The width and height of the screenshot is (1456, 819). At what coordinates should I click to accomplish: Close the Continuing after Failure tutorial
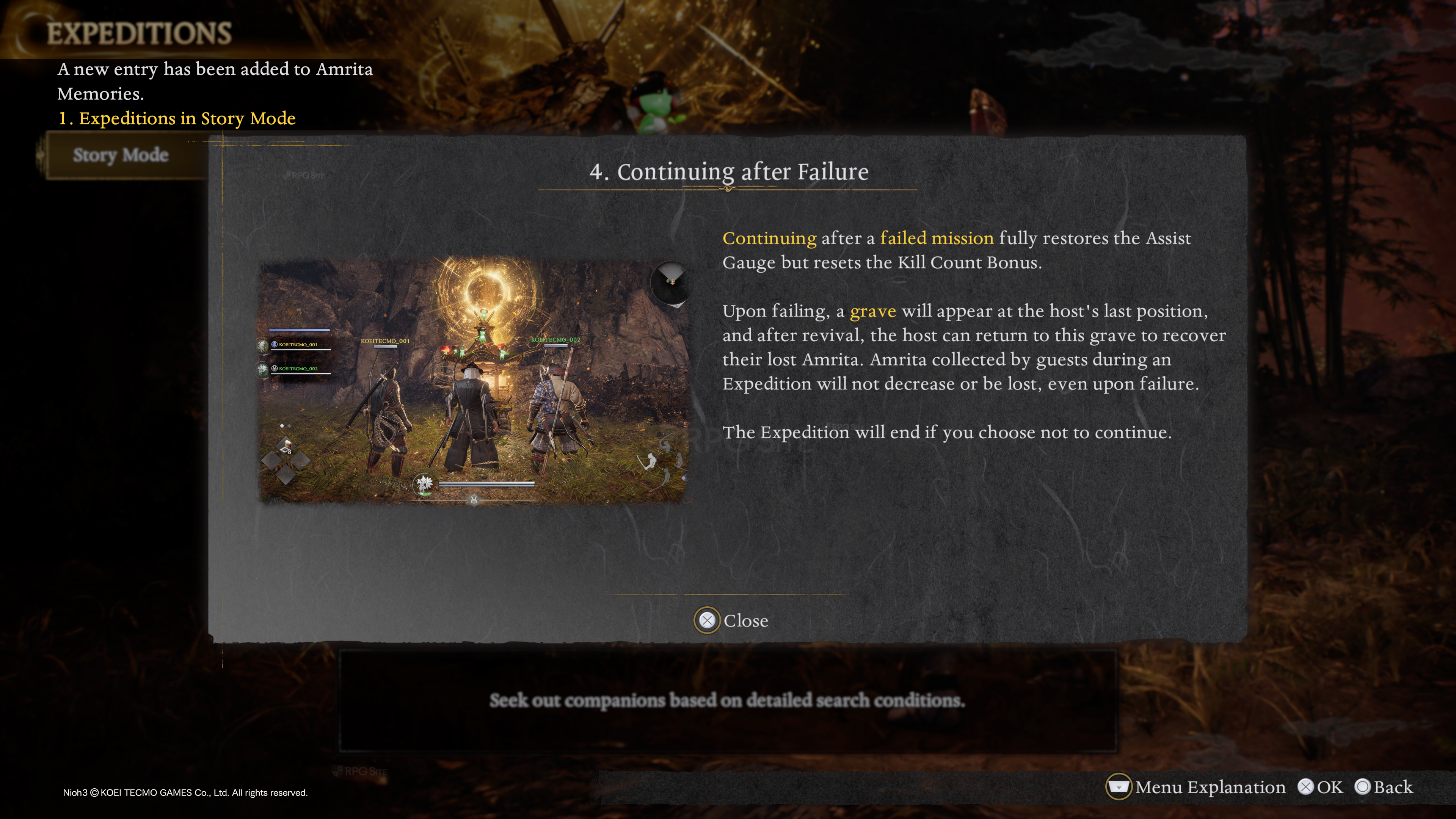pos(731,621)
